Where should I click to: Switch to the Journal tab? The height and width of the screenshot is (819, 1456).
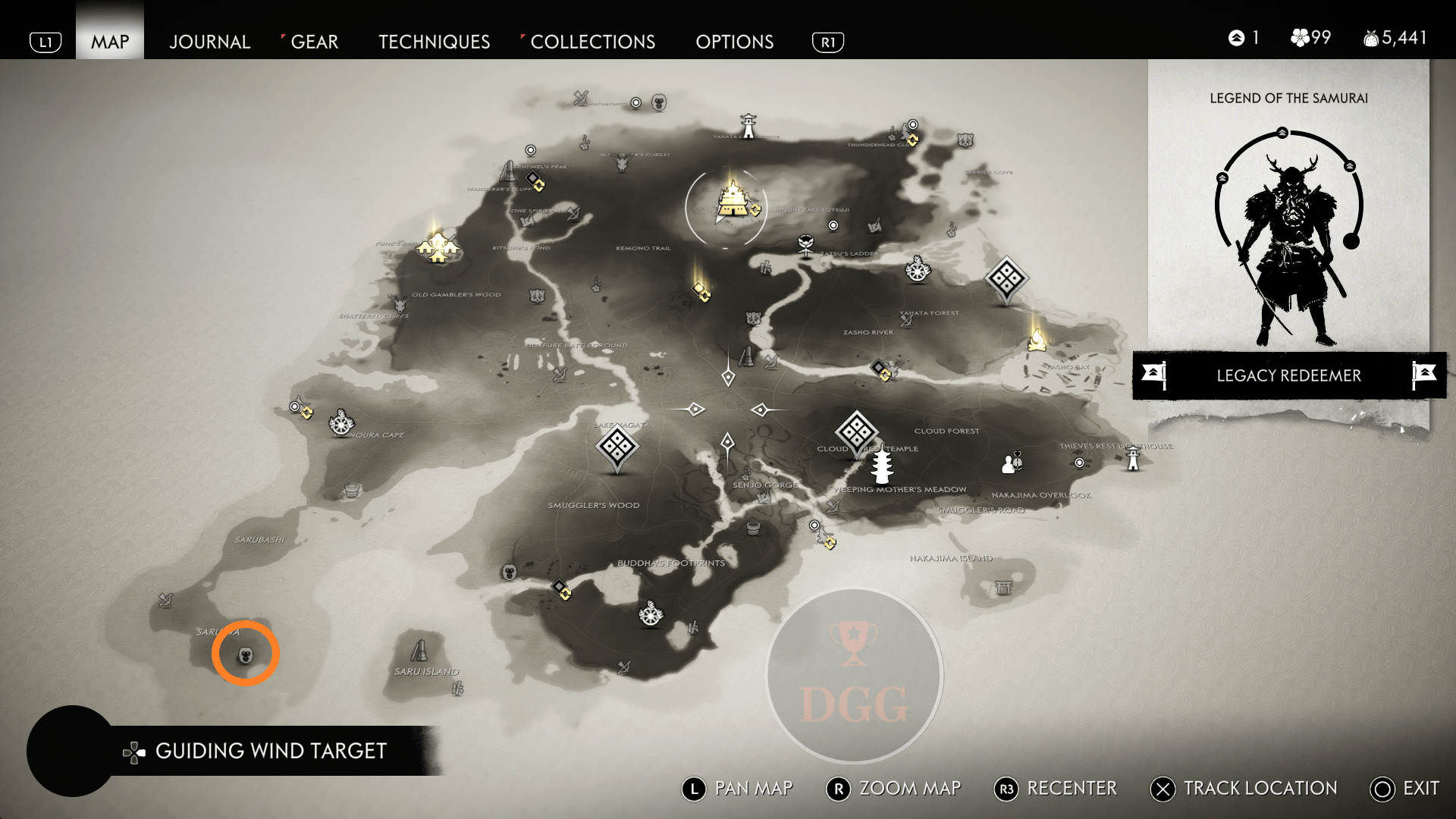pyautogui.click(x=209, y=42)
